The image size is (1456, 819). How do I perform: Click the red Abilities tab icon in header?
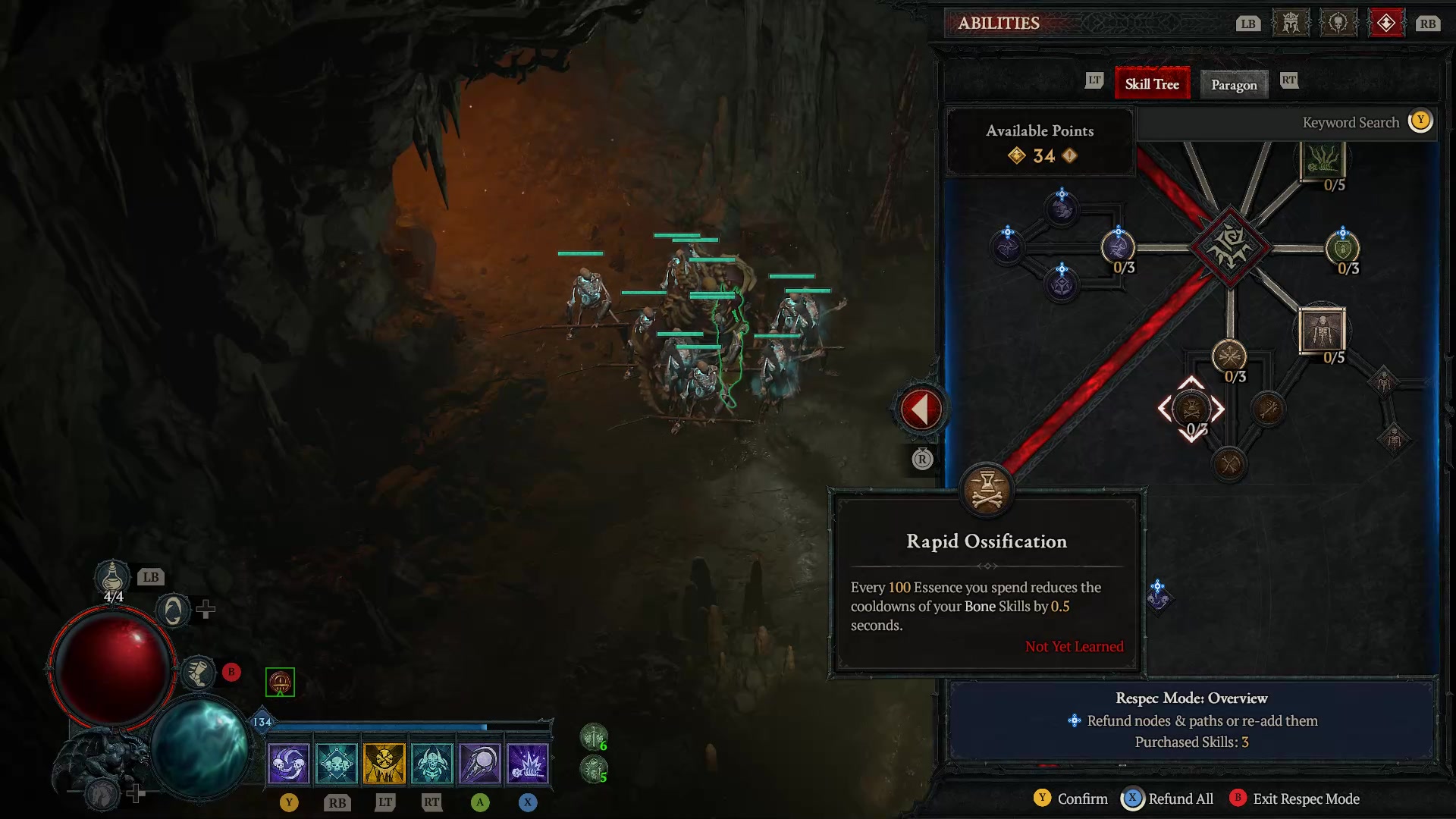point(1387,22)
